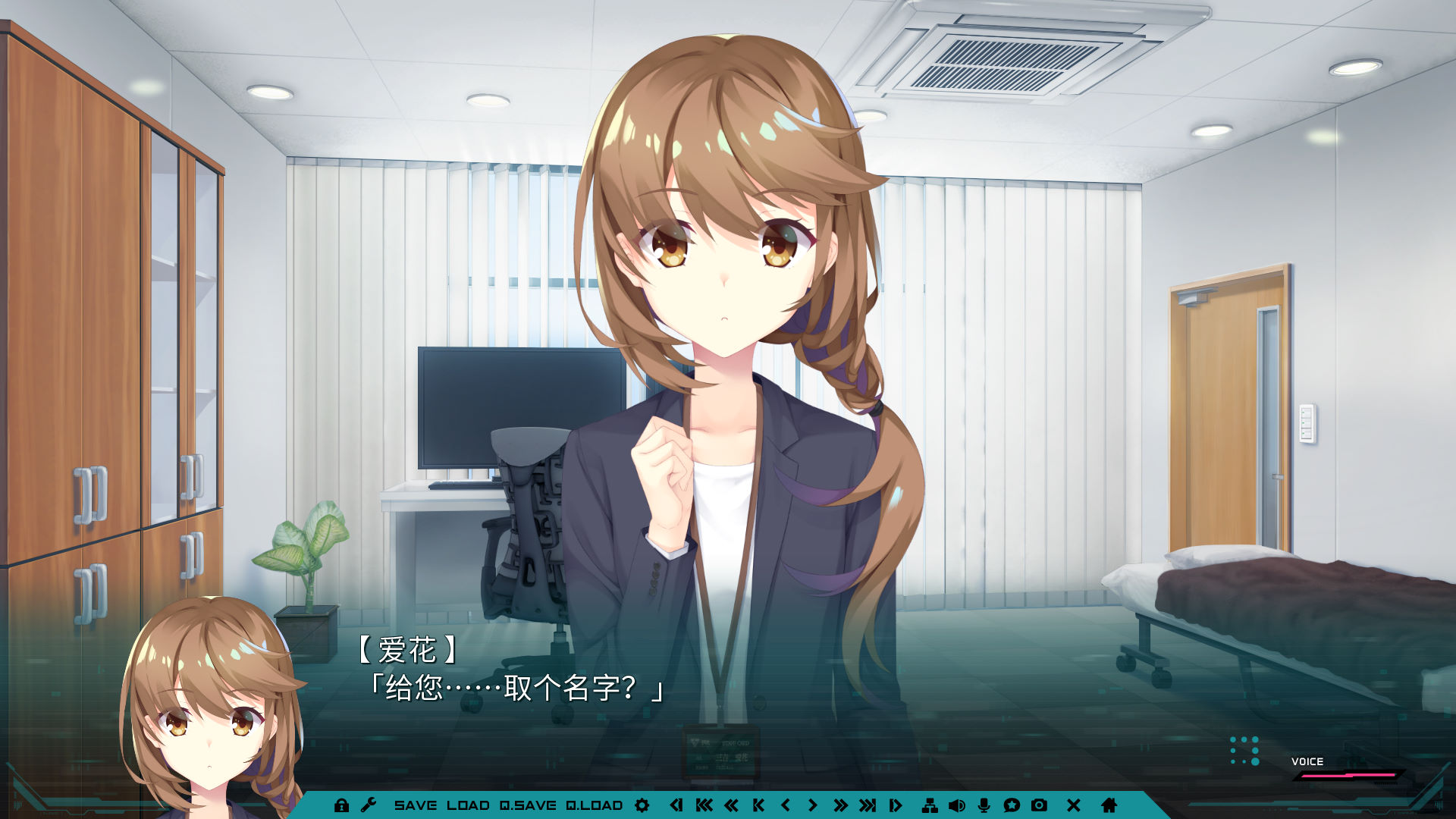Quick load with Q.LOAD
1456x819 pixels.
click(595, 805)
